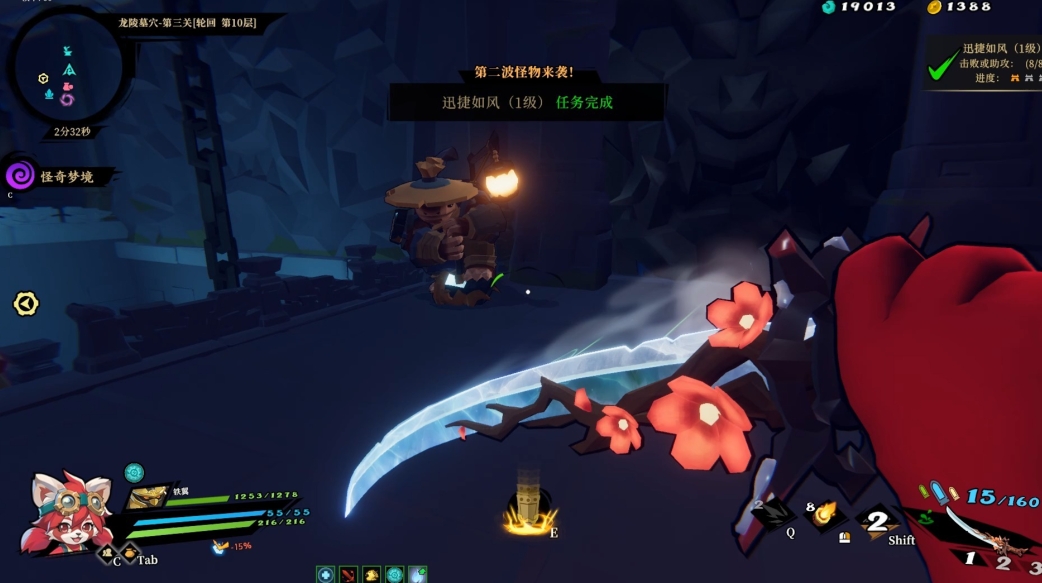Select the golden 铁翼 armor icon

pos(149,497)
